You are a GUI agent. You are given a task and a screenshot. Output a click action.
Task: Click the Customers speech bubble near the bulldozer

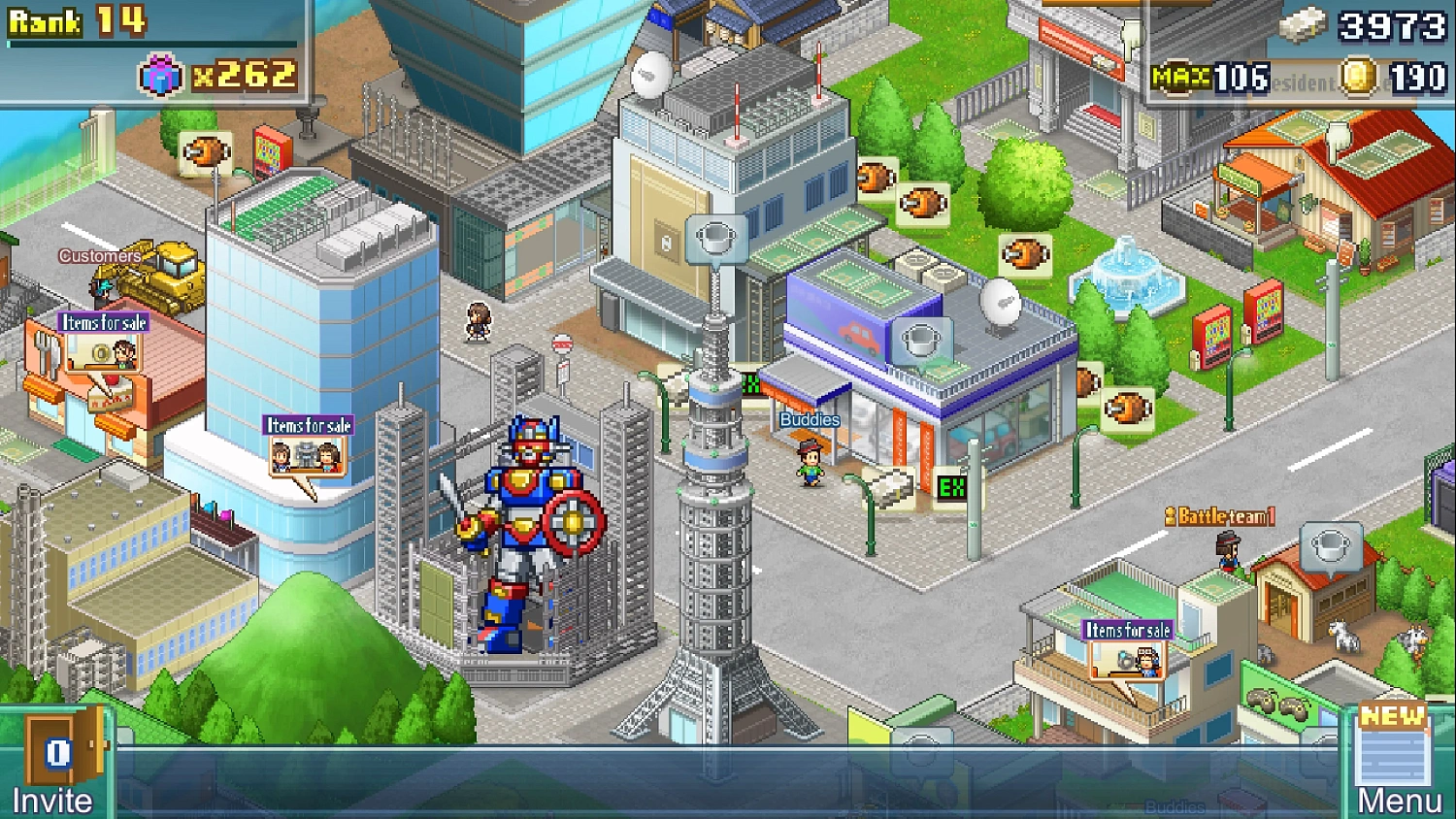[x=100, y=256]
